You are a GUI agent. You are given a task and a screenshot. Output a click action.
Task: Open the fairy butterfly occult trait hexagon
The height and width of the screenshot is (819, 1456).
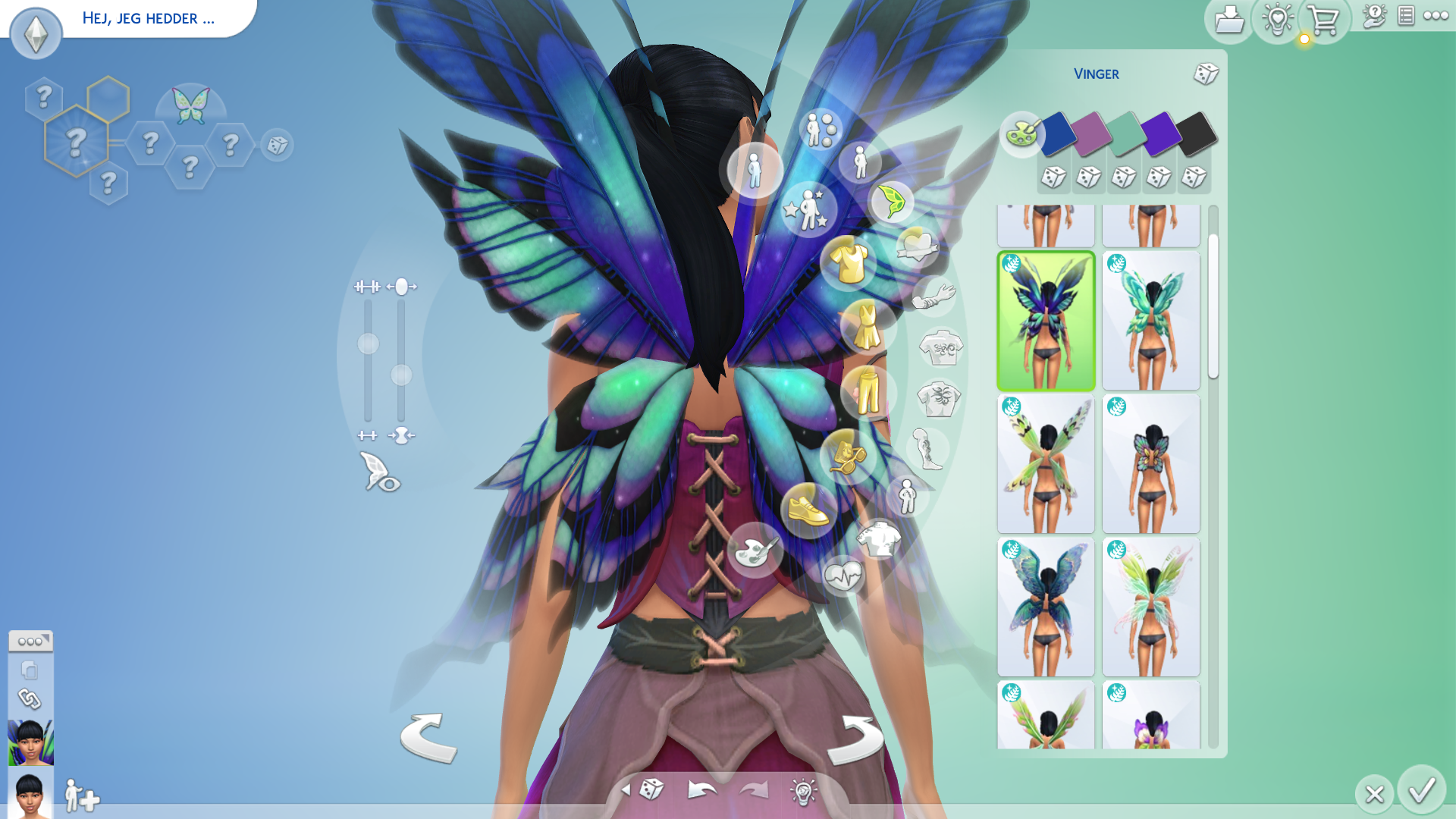190,106
